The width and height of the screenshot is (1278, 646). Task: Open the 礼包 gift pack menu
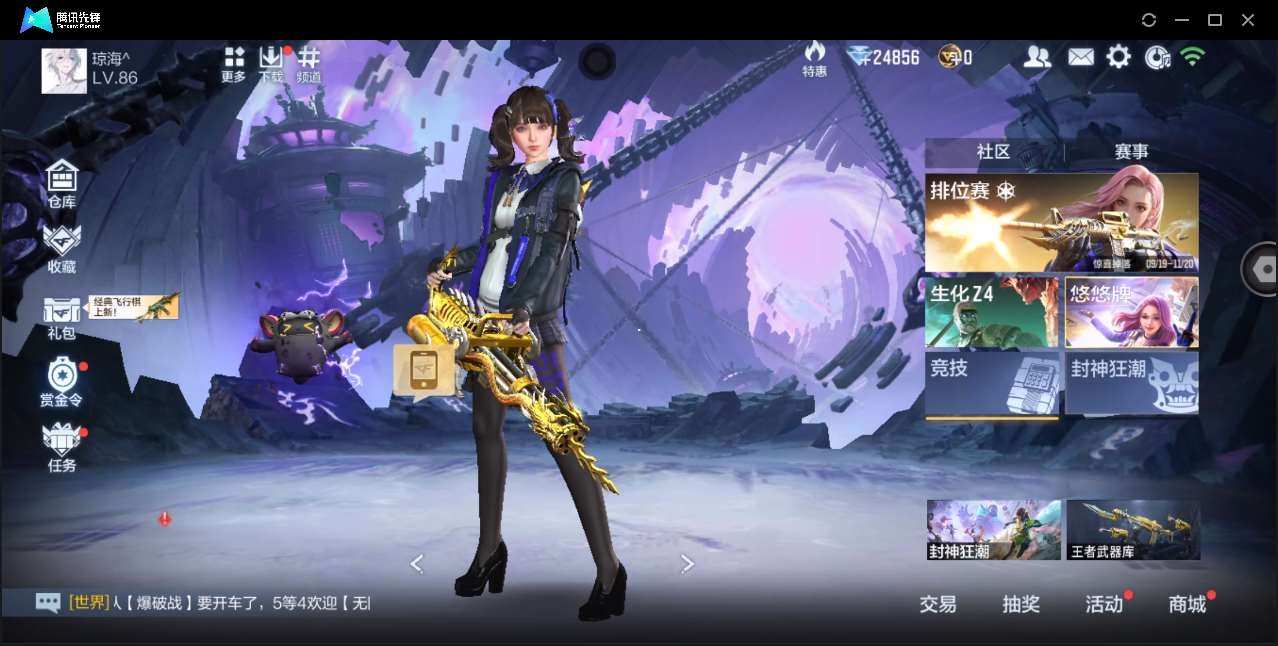pyautogui.click(x=62, y=315)
